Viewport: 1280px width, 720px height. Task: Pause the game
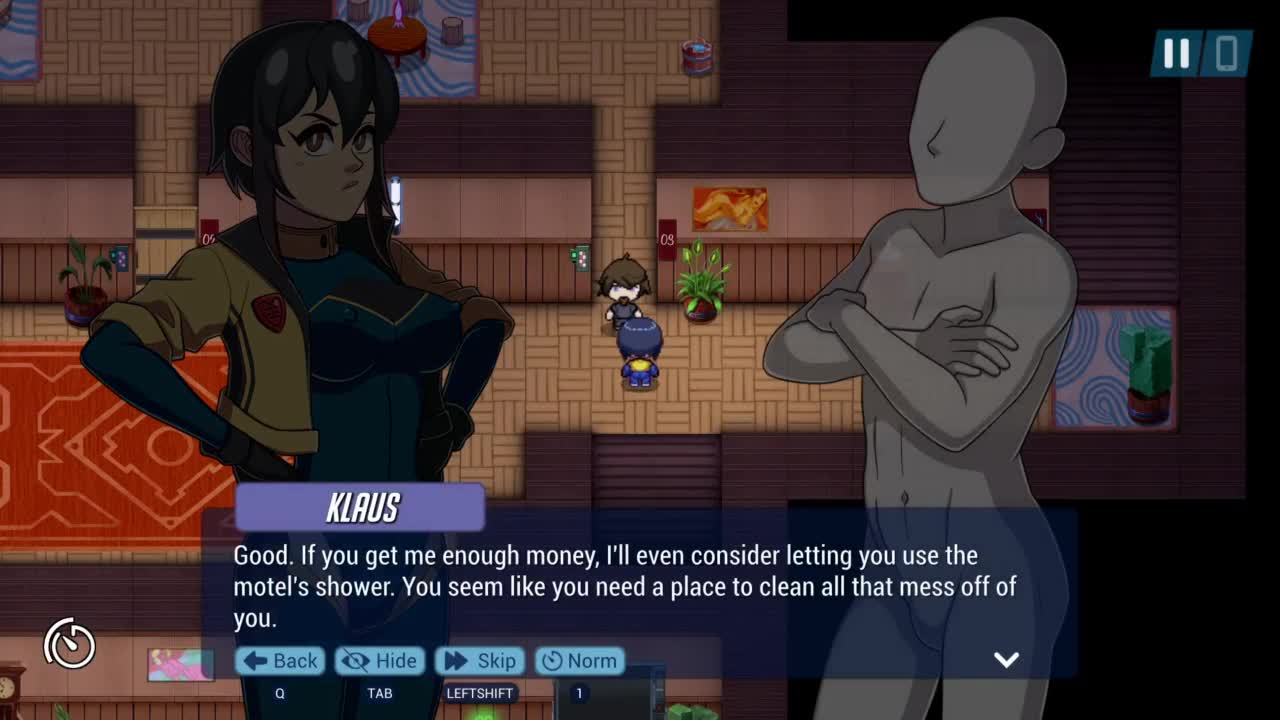(x=1176, y=54)
